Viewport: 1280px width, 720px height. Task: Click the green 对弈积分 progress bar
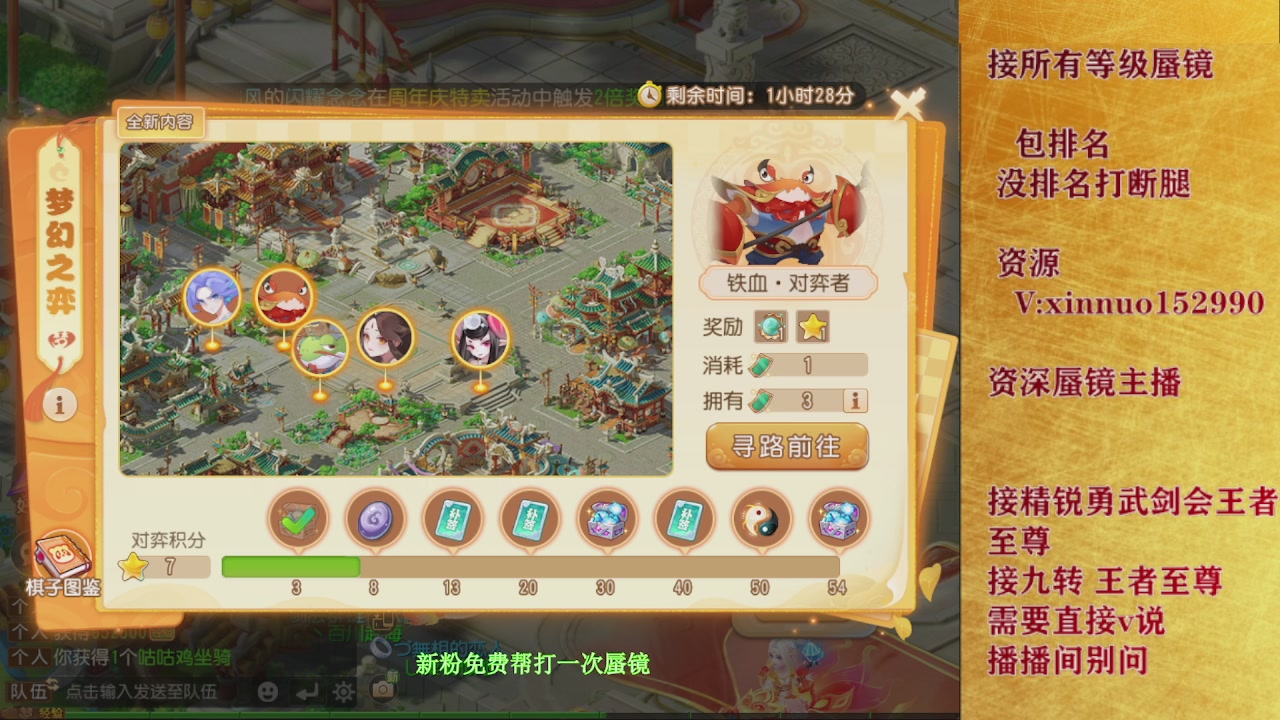pos(290,567)
